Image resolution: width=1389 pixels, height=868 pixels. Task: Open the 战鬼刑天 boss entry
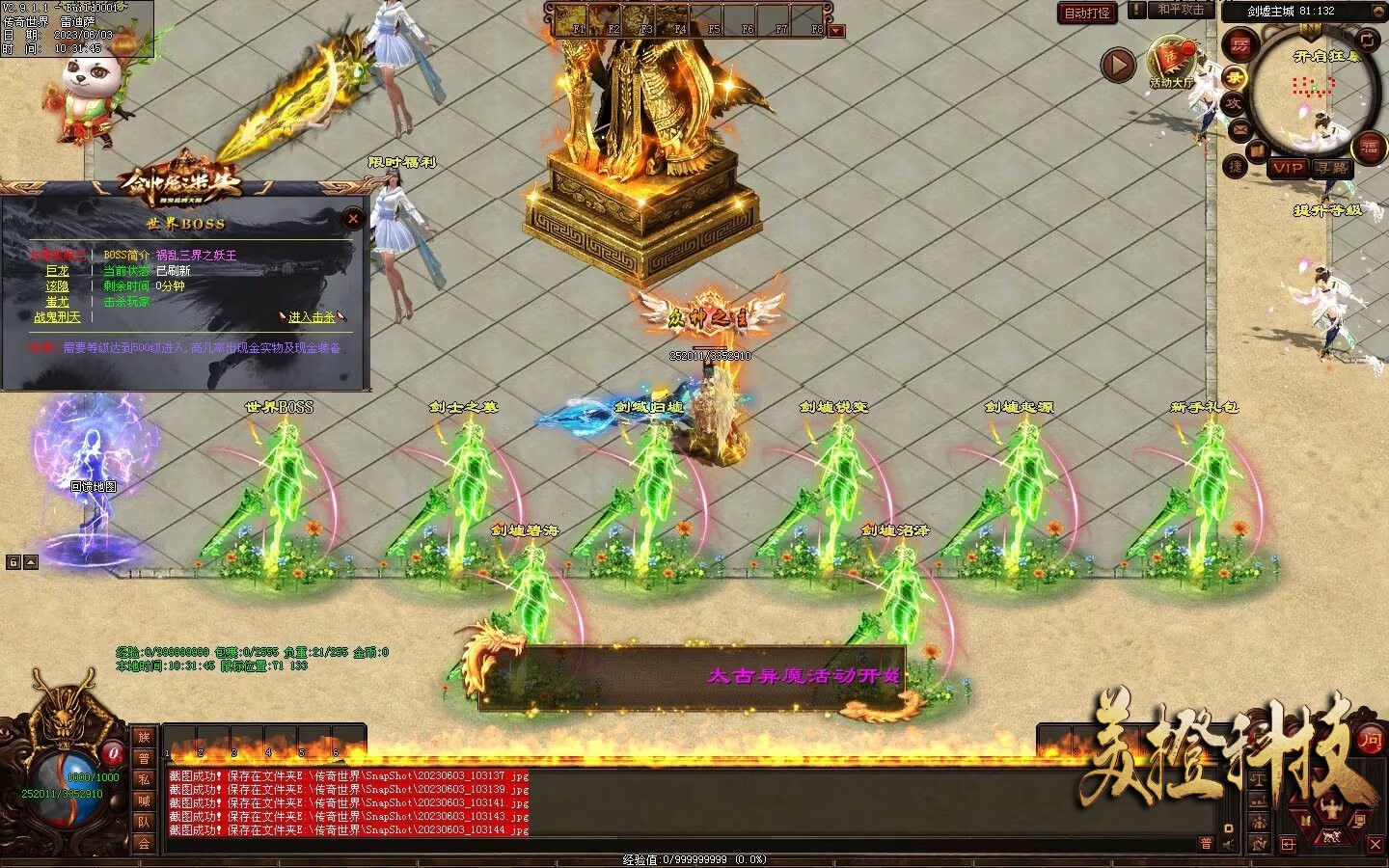[58, 317]
